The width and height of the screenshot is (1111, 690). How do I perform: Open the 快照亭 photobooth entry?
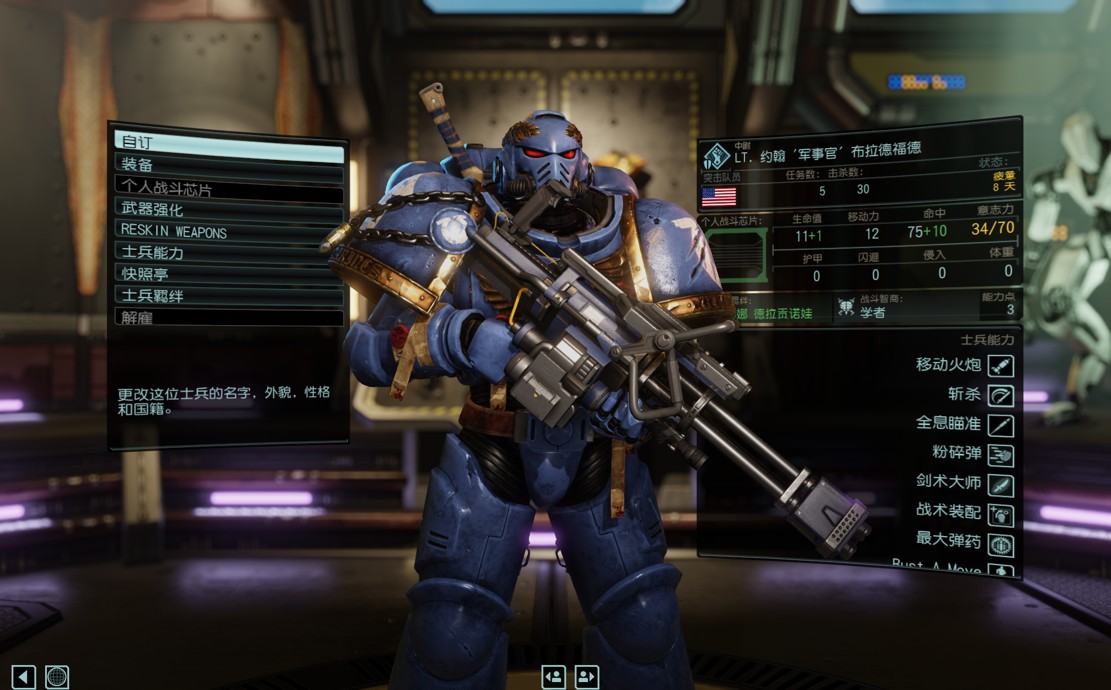(229, 274)
